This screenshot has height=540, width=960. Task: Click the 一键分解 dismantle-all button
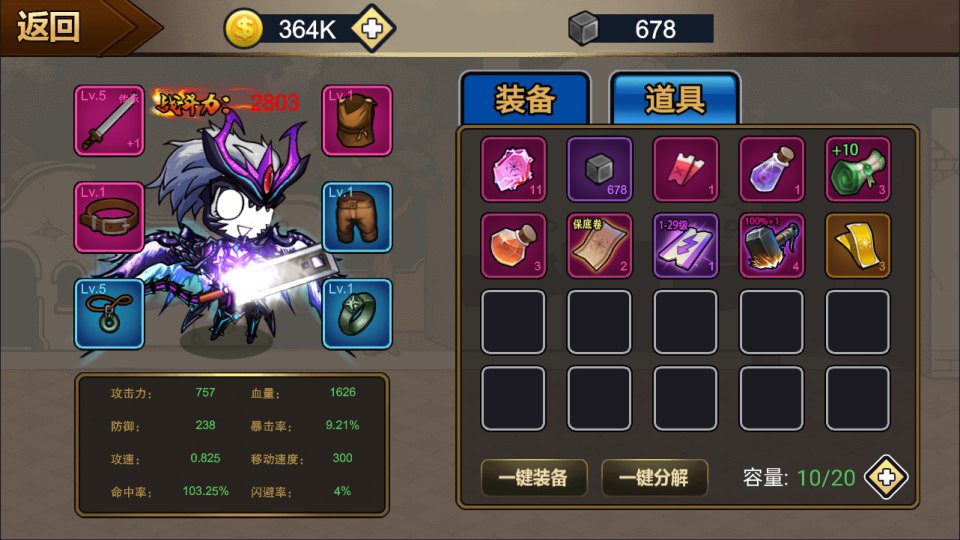click(654, 478)
